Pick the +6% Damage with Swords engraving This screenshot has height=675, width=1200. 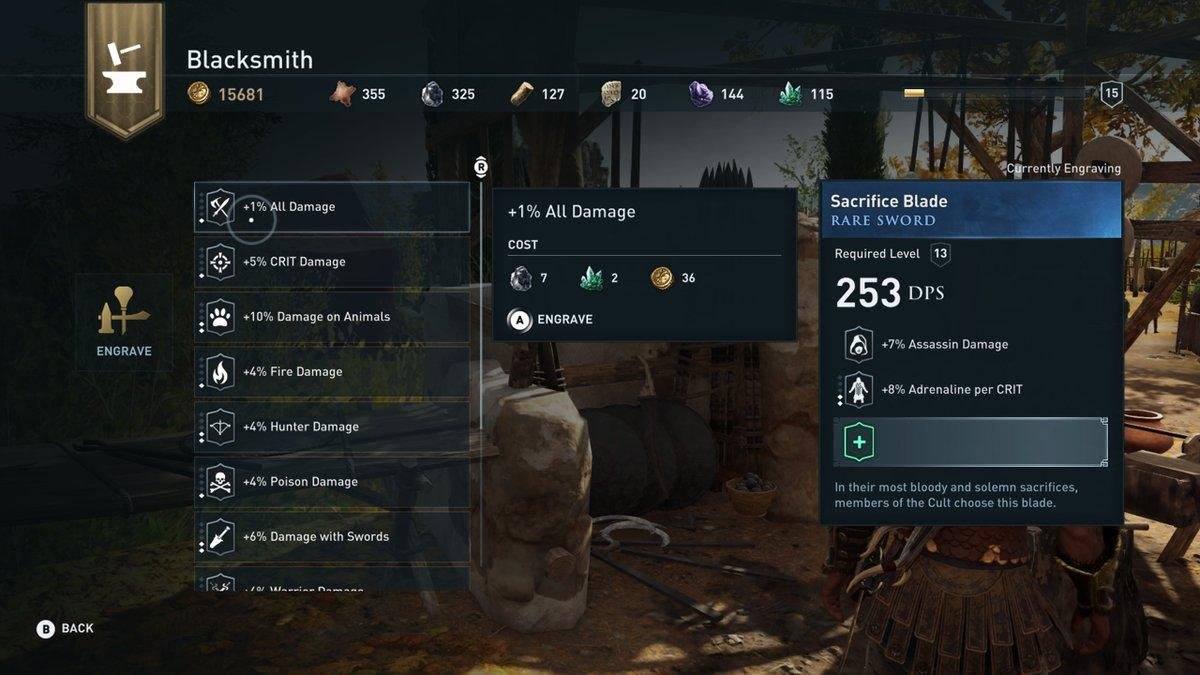331,537
